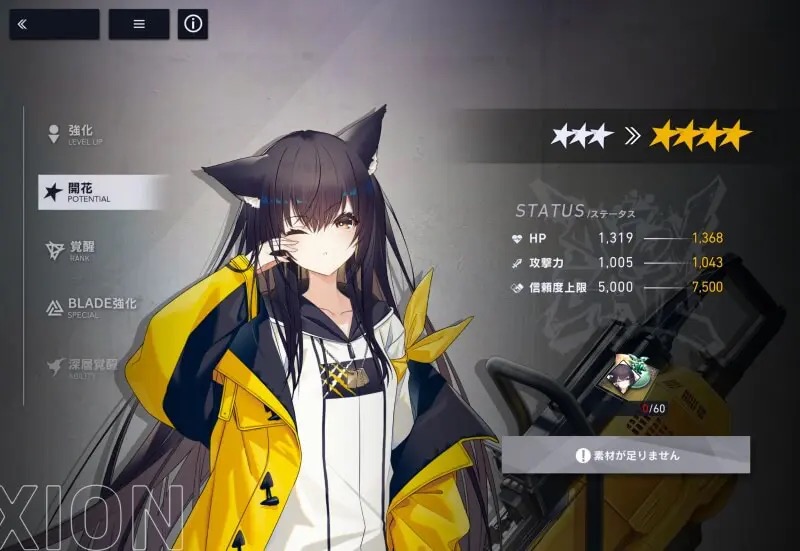Open the hamburger menu
The height and width of the screenshot is (551, 800).
click(x=138, y=25)
